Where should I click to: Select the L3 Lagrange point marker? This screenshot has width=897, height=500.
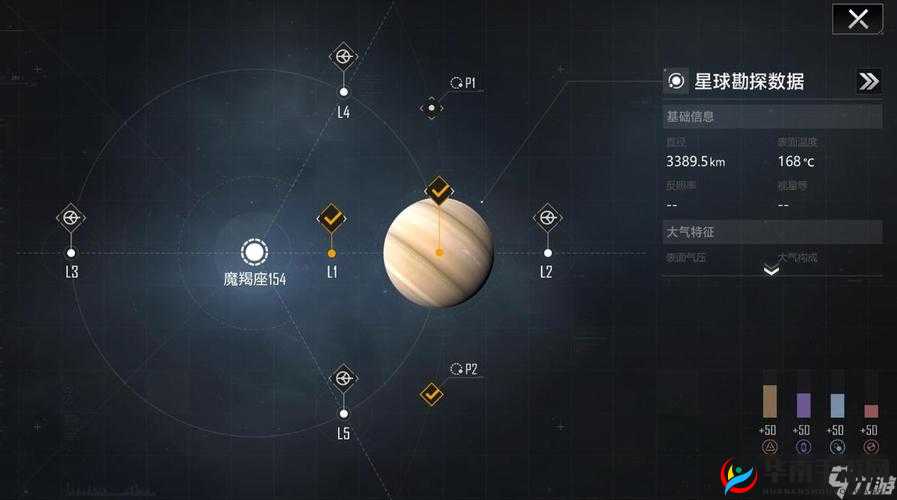tap(70, 217)
